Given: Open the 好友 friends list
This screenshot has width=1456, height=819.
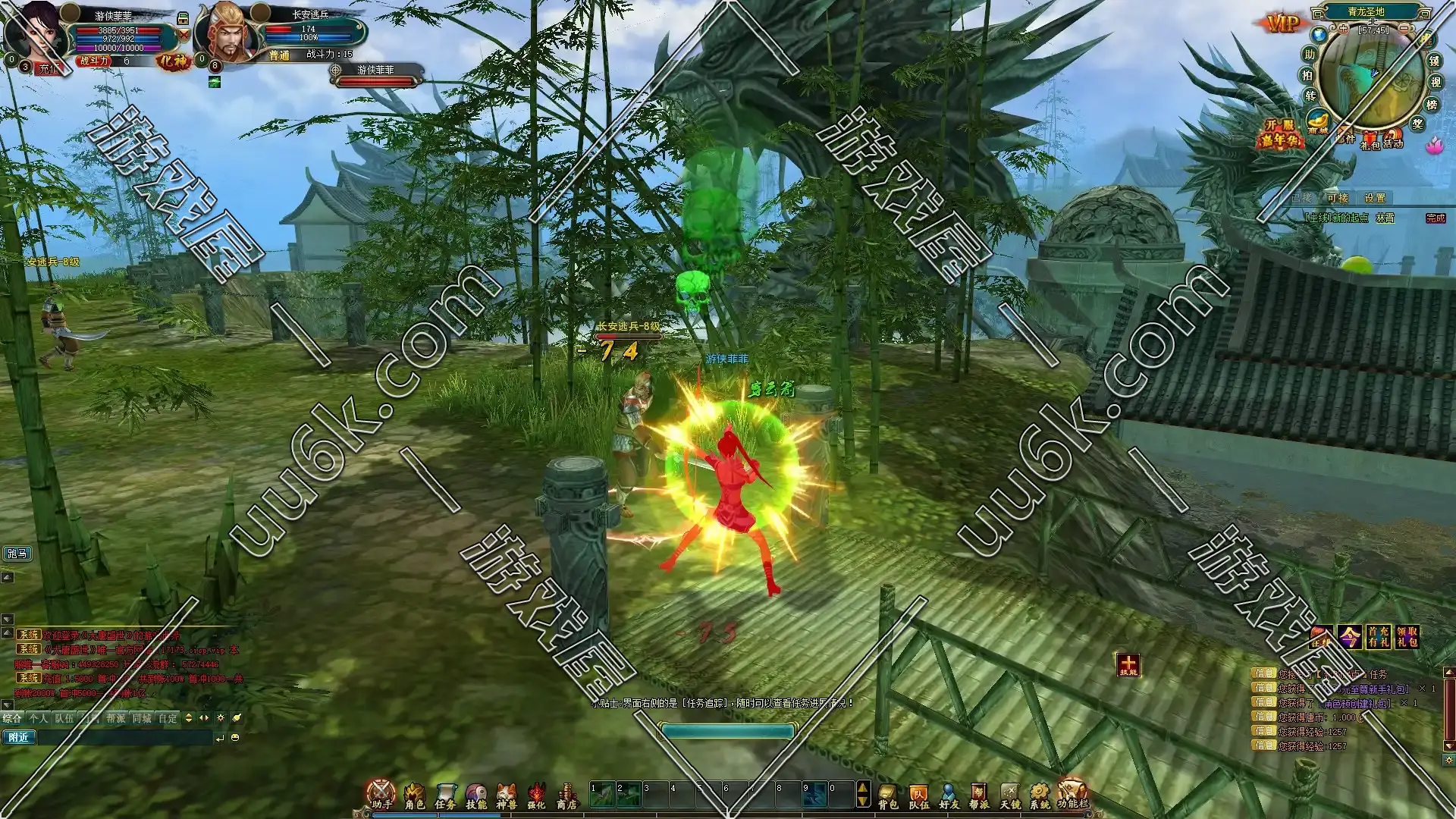Looking at the screenshot, I should pyautogui.click(x=949, y=795).
